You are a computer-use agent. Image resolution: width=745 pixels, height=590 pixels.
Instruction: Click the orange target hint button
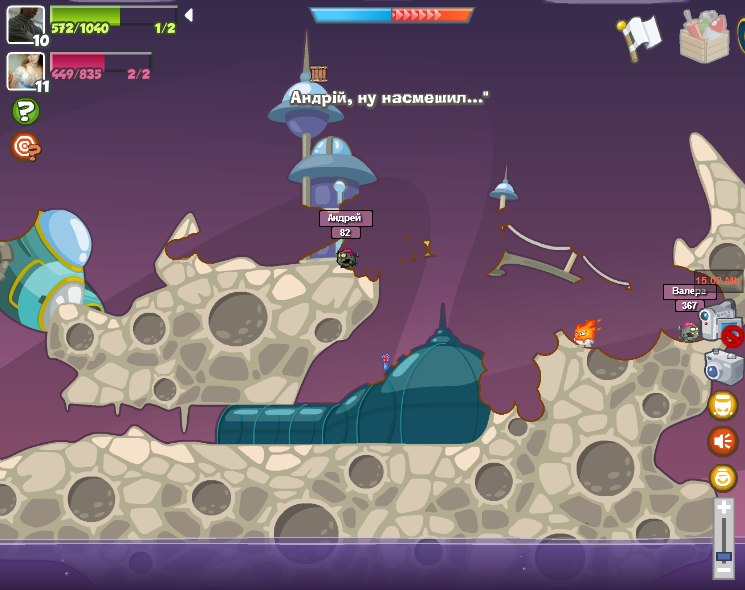pos(25,147)
